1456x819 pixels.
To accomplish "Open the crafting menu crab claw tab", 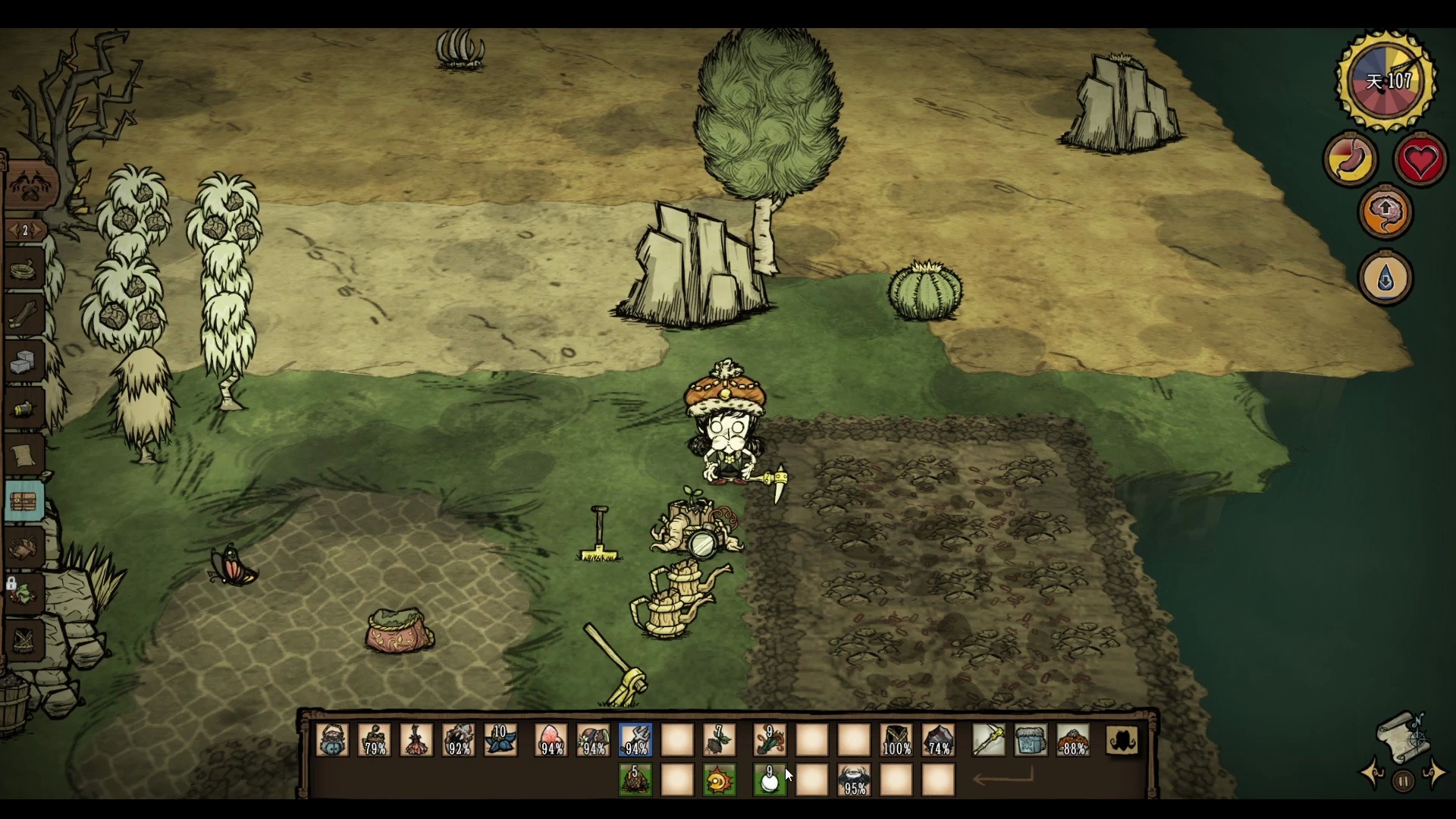I will pos(30,185).
